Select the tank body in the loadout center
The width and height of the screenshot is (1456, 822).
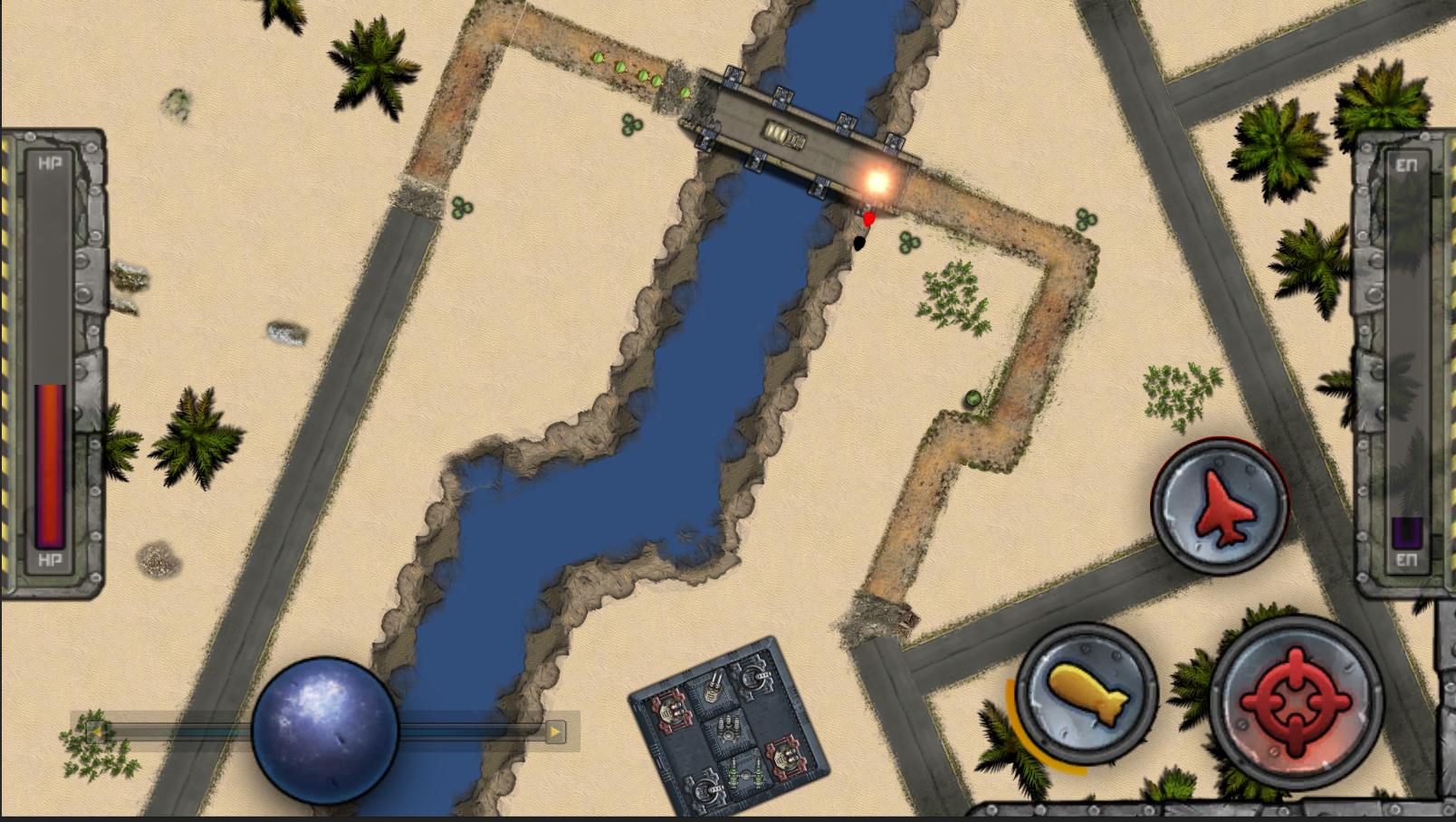coord(727,727)
